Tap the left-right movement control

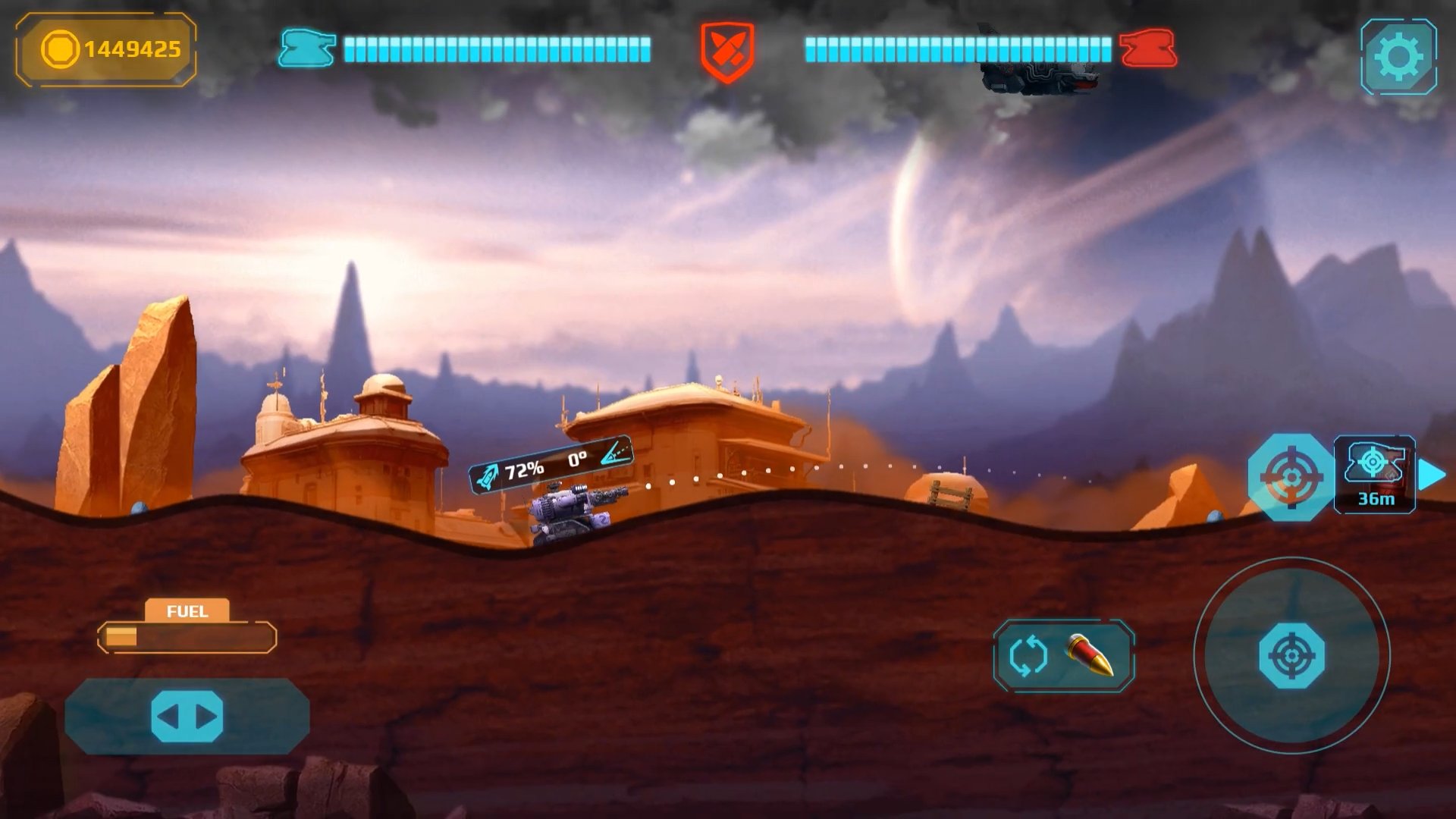pos(187,717)
